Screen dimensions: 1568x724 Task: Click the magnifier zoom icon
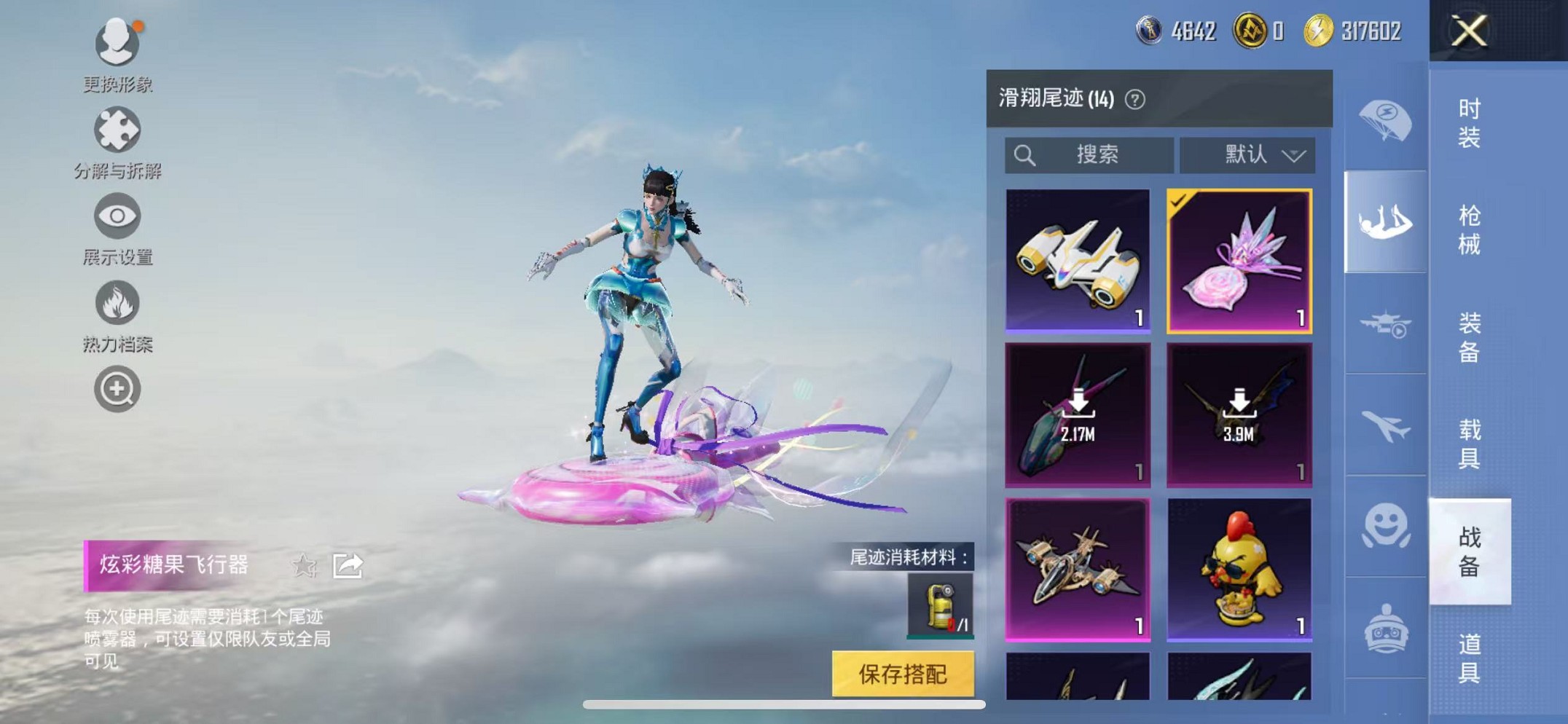point(117,388)
